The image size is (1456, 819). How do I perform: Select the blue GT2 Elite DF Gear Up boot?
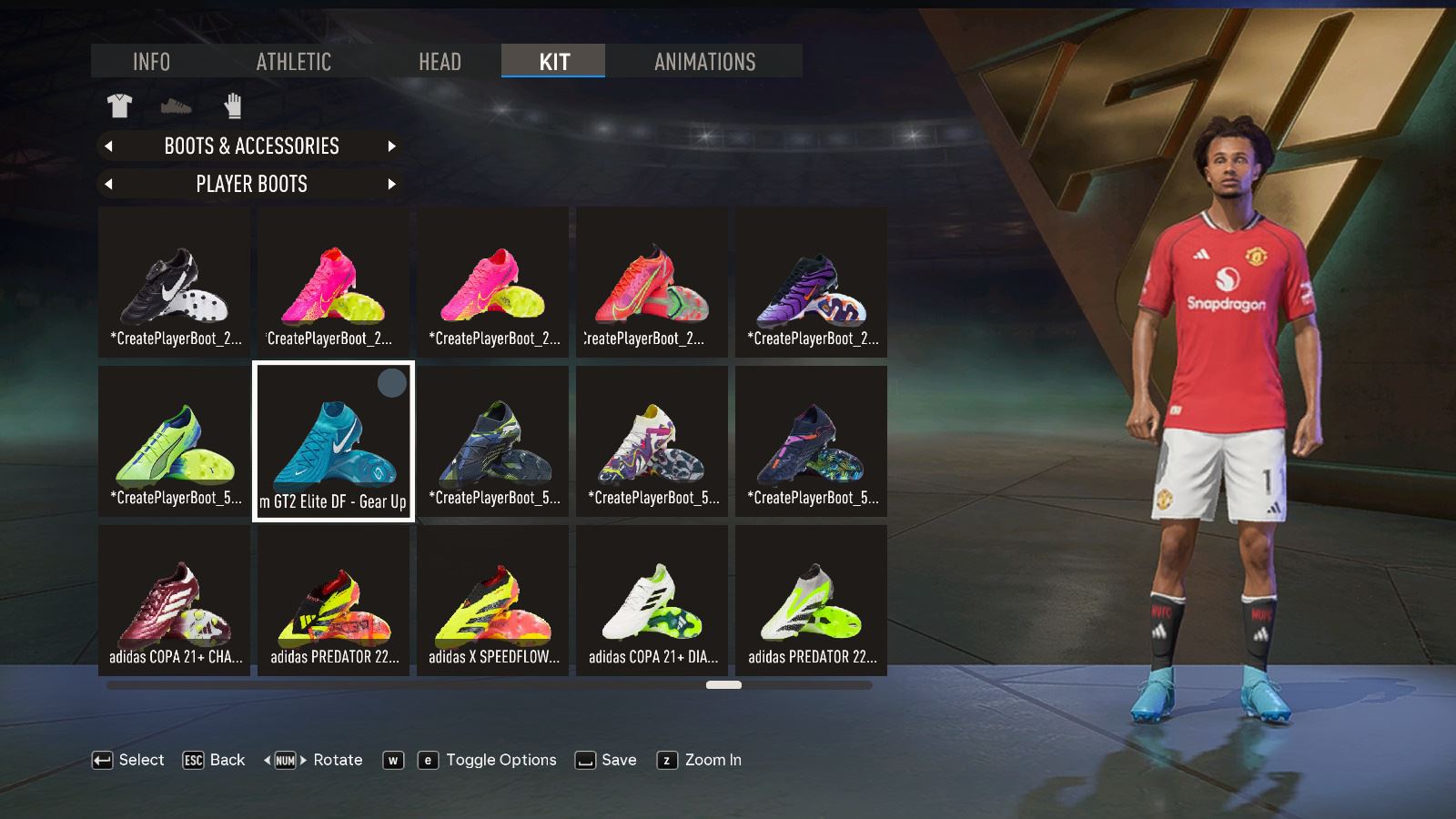333,441
